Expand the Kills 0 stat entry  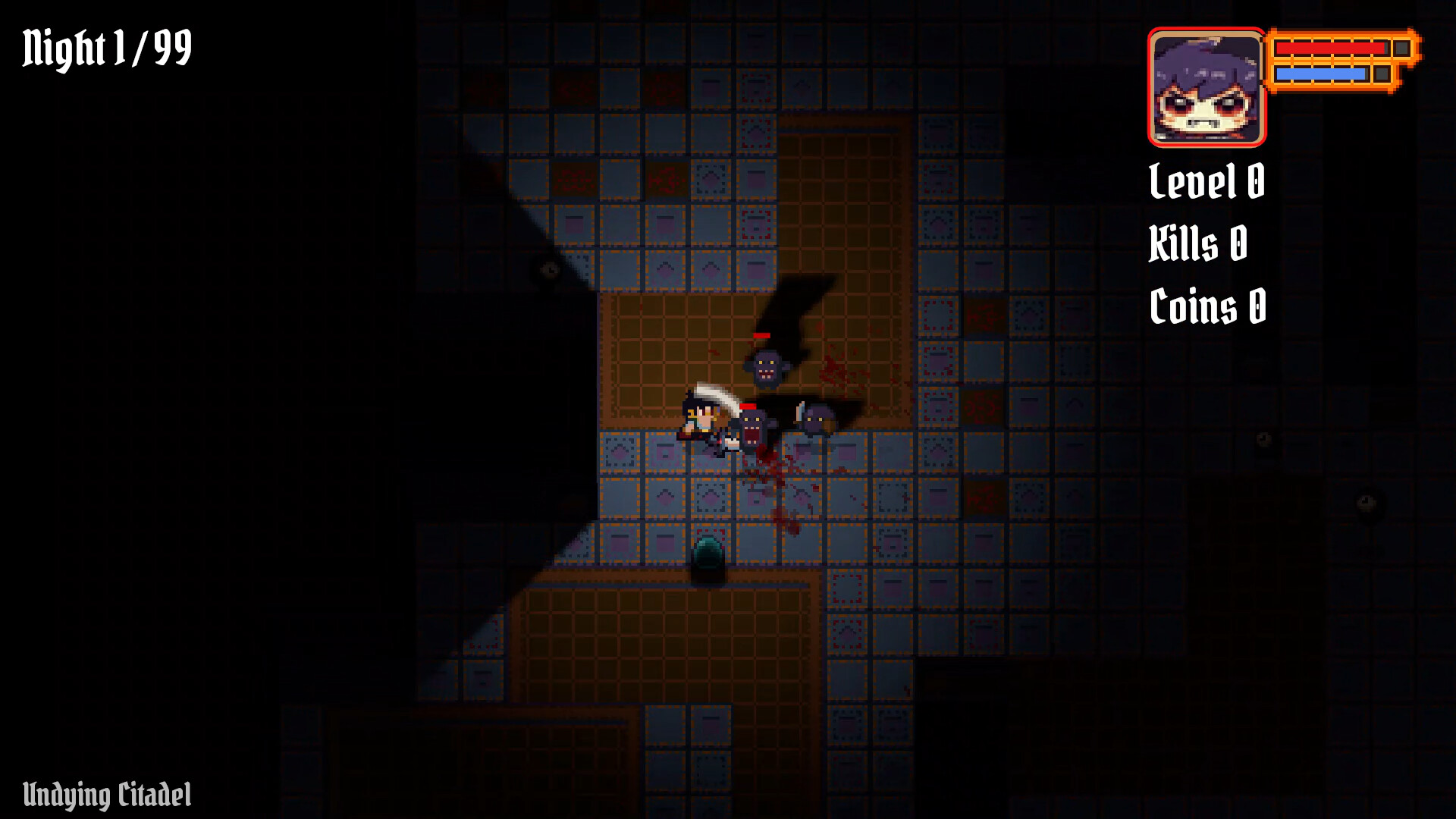pos(1197,244)
